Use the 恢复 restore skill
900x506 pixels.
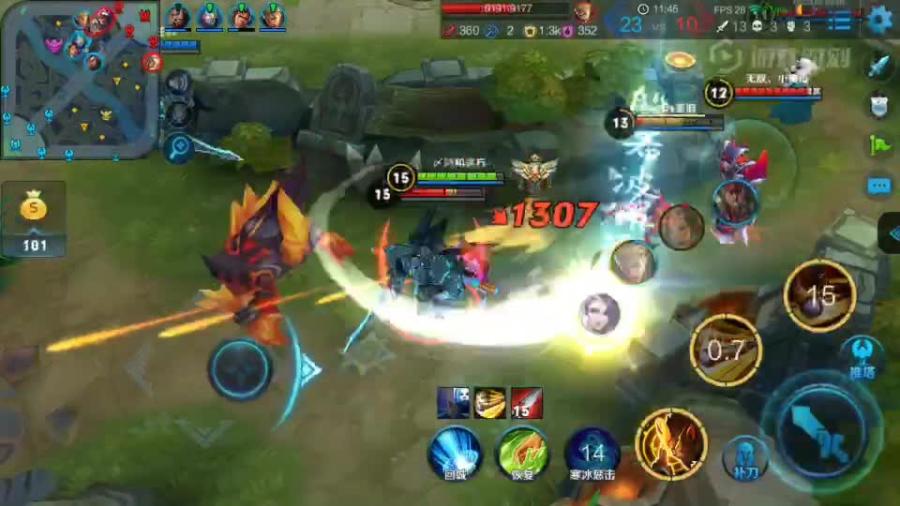[x=522, y=452]
